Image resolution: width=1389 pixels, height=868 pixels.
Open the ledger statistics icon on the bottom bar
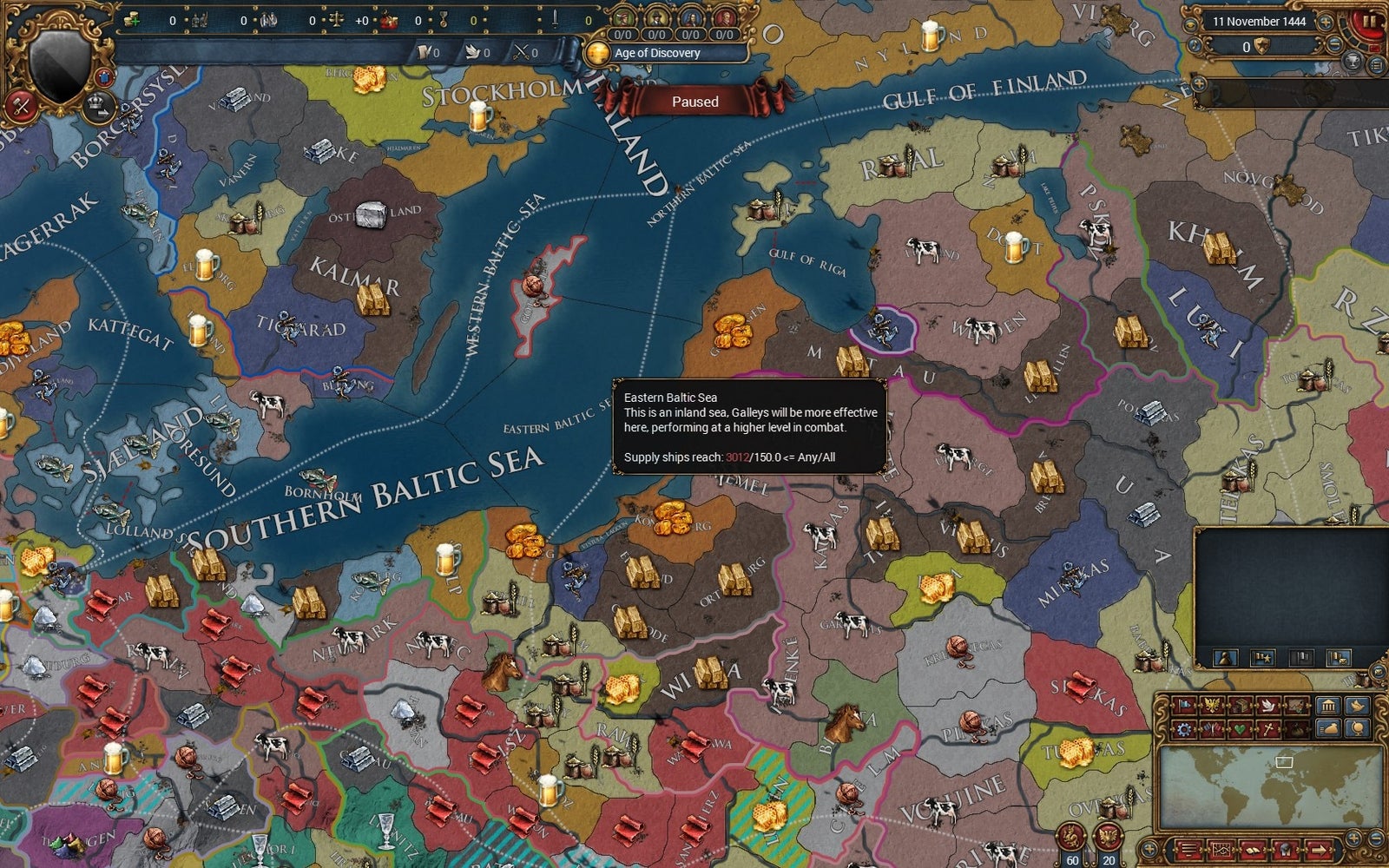click(x=1221, y=851)
